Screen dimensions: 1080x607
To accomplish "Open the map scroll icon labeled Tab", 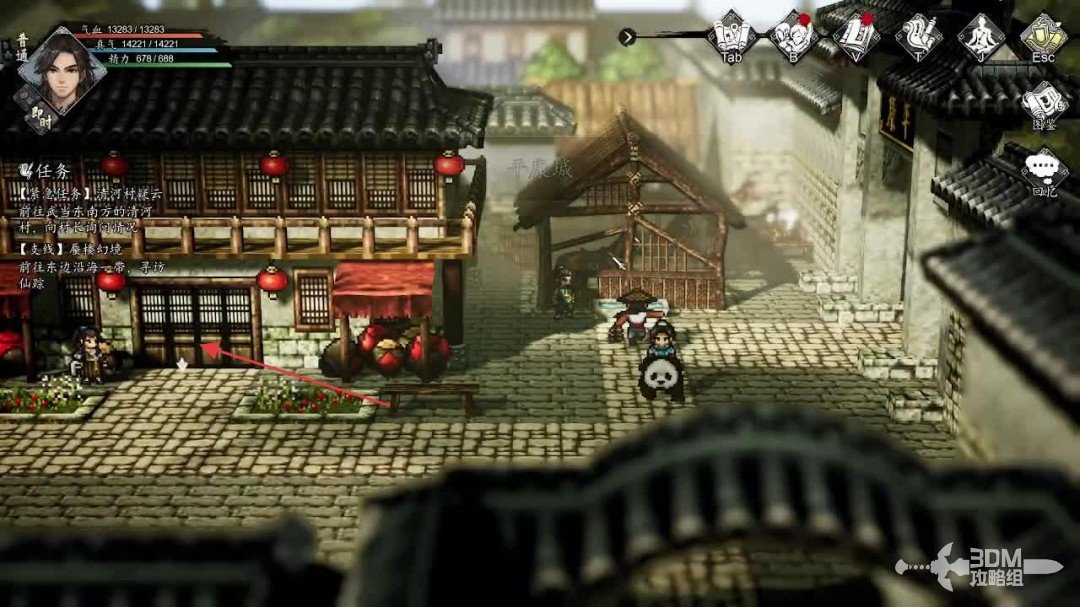I will tap(731, 35).
